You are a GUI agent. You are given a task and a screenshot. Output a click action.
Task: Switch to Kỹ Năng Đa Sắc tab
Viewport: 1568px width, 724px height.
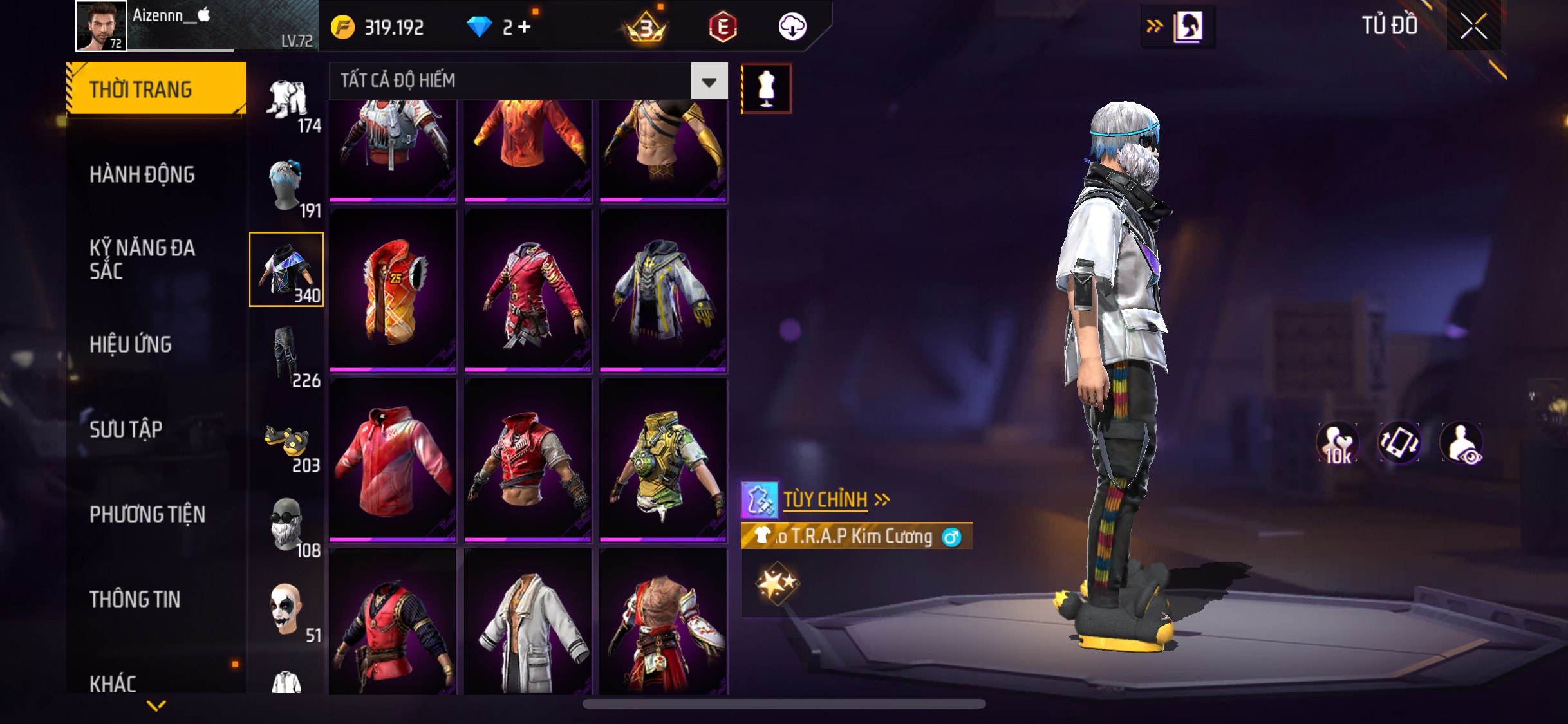coord(142,259)
